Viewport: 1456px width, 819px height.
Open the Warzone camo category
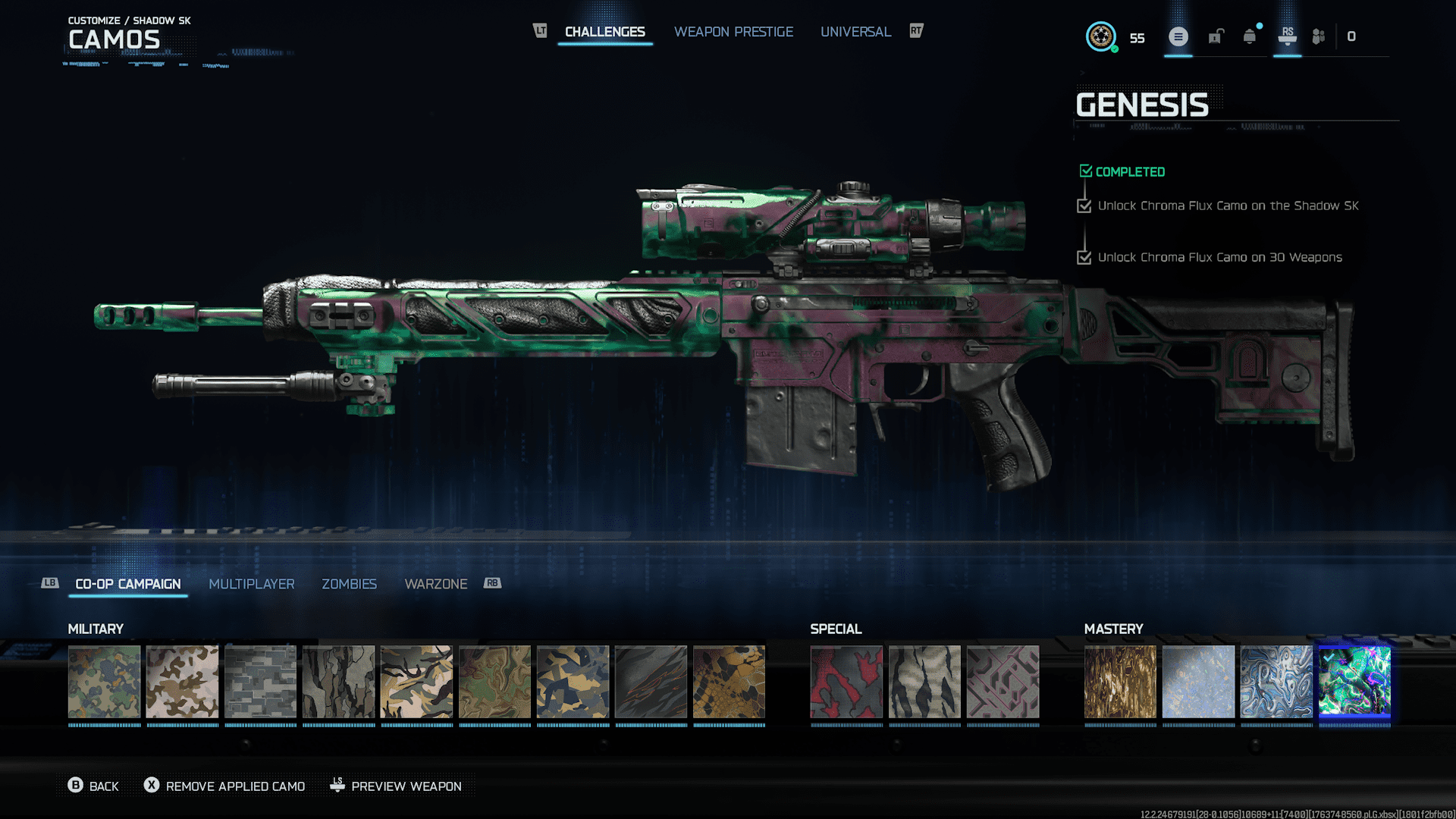point(435,584)
